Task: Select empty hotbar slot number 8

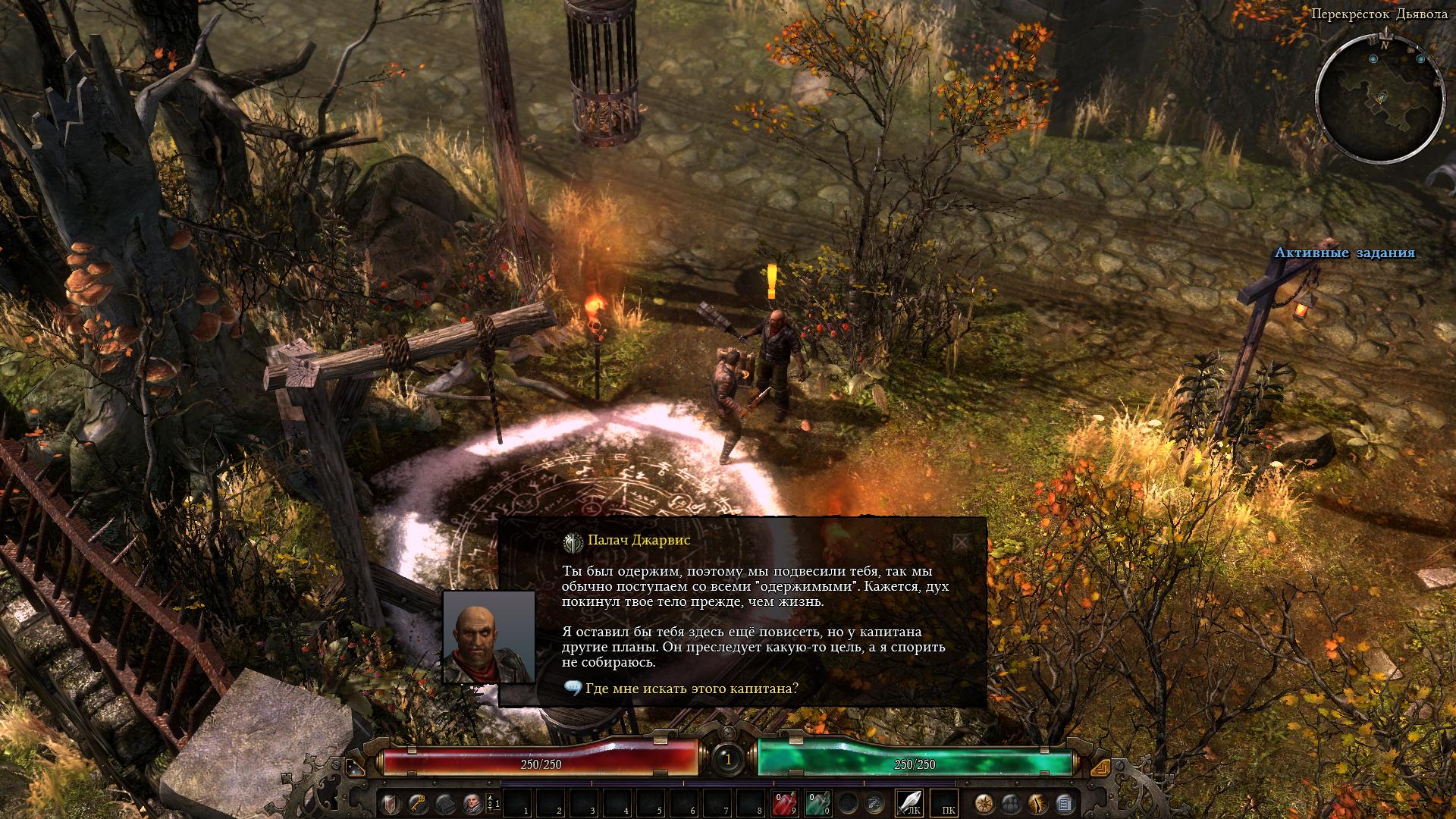Action: [x=750, y=802]
